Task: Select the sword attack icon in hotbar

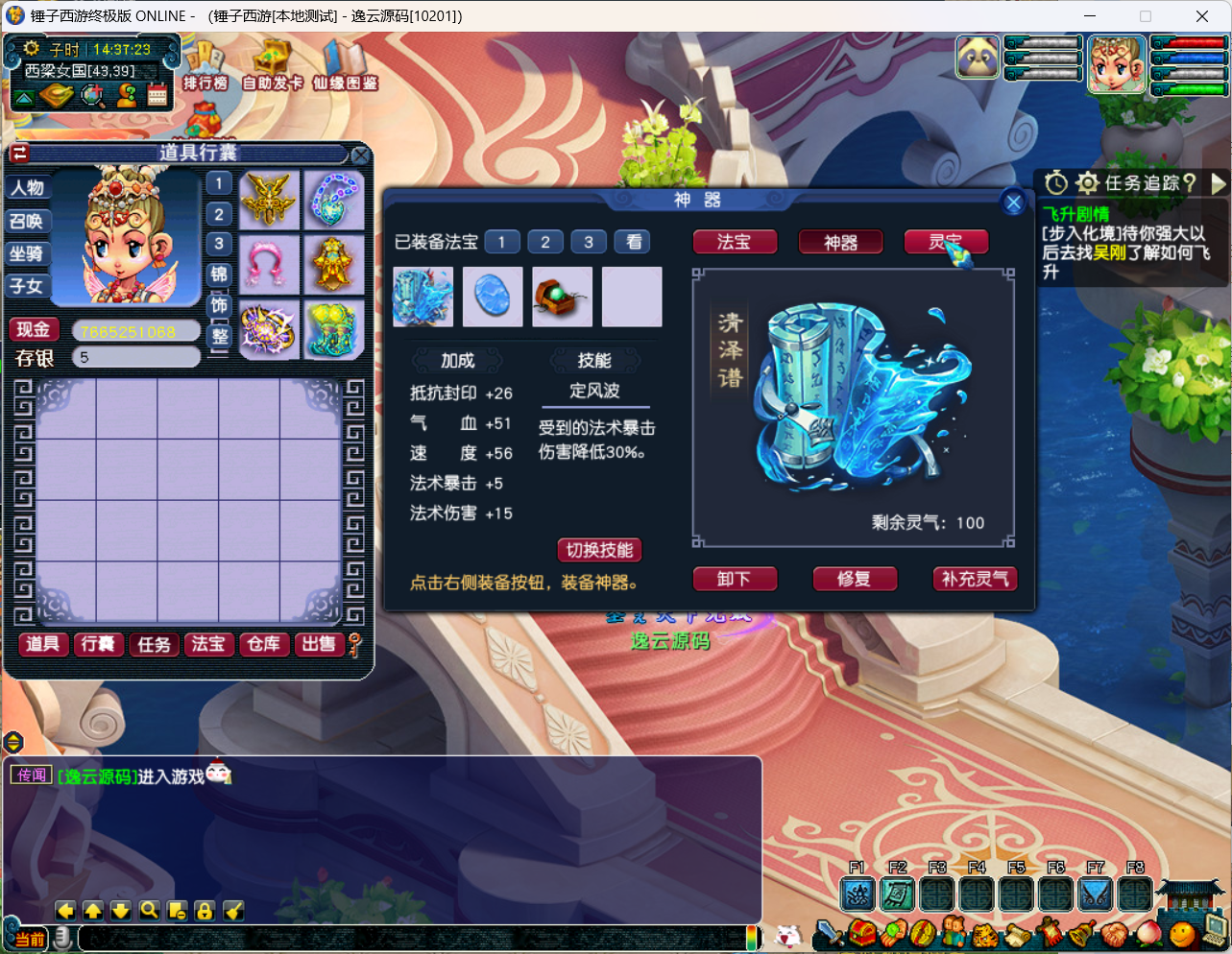Action: [x=829, y=934]
